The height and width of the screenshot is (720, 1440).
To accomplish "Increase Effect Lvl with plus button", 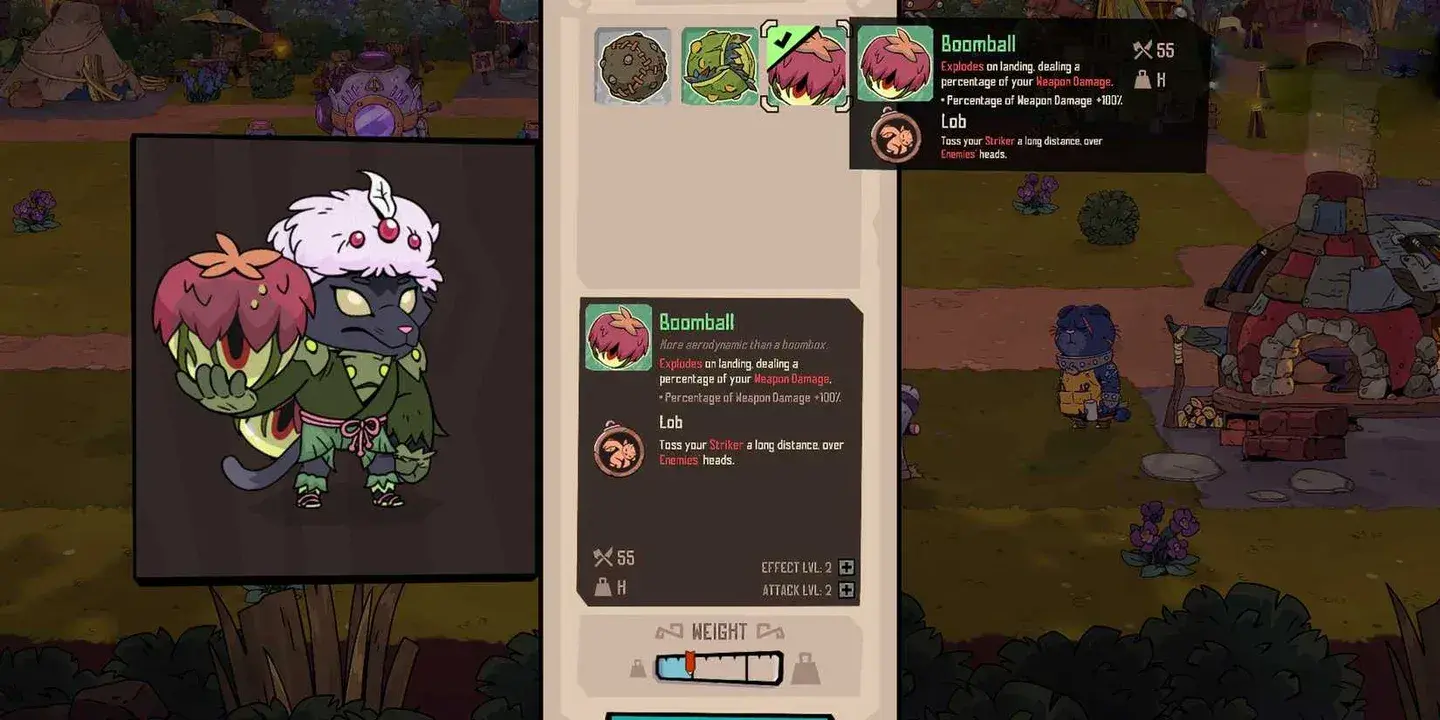I will point(847,567).
